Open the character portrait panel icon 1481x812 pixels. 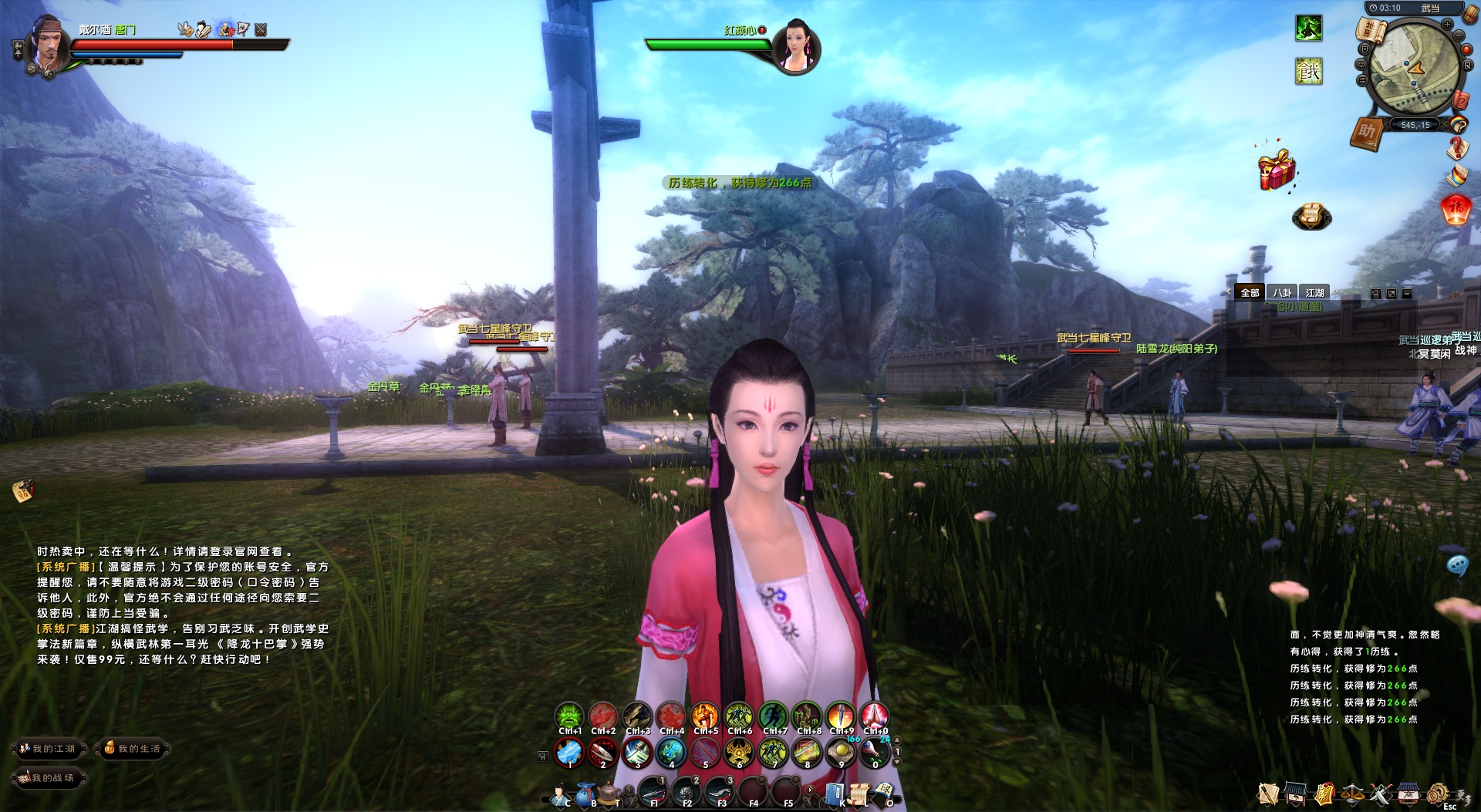(558, 793)
